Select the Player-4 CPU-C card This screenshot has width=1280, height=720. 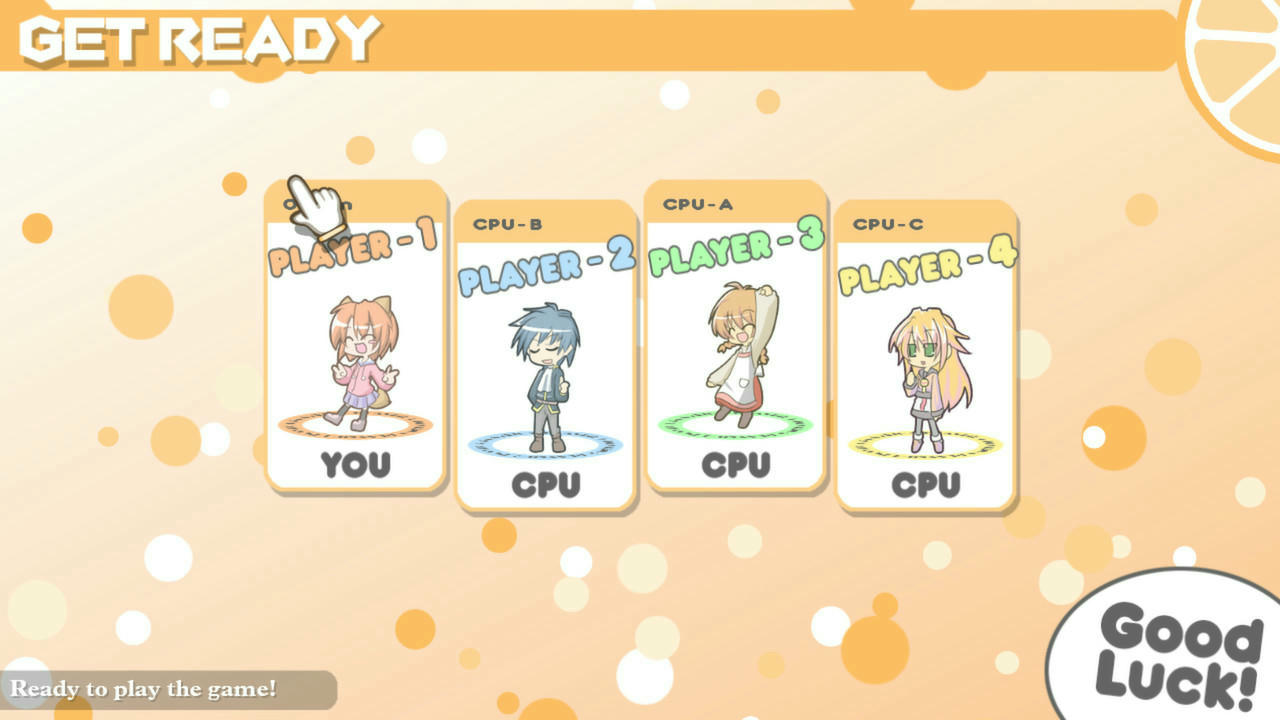926,358
